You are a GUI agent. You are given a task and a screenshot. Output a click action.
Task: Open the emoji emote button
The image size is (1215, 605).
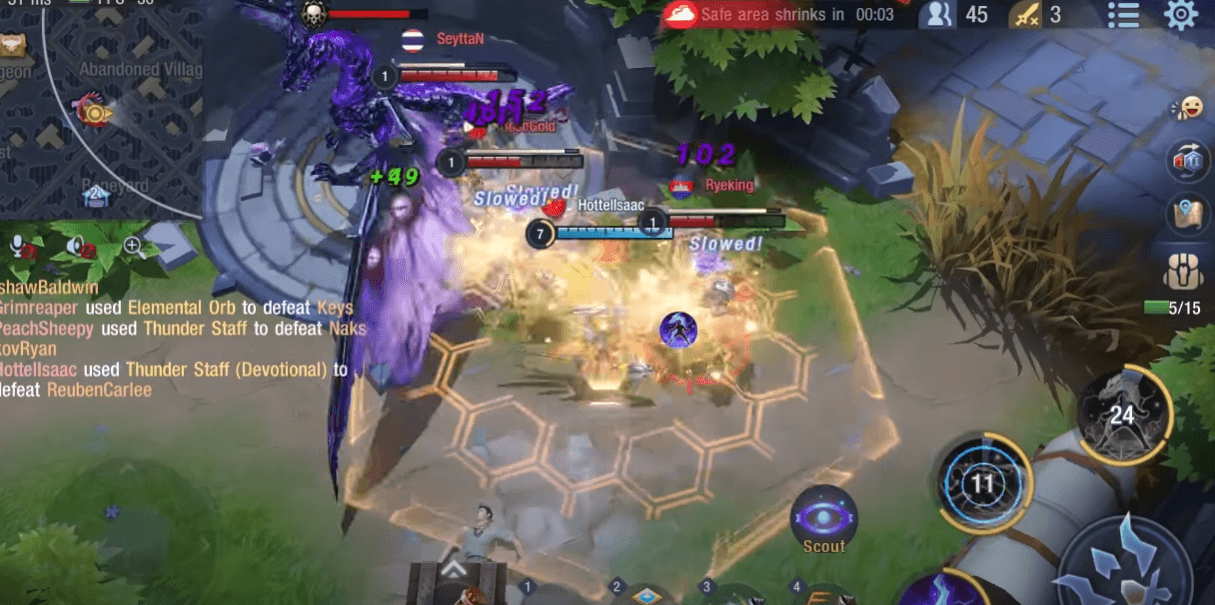click(x=1188, y=108)
